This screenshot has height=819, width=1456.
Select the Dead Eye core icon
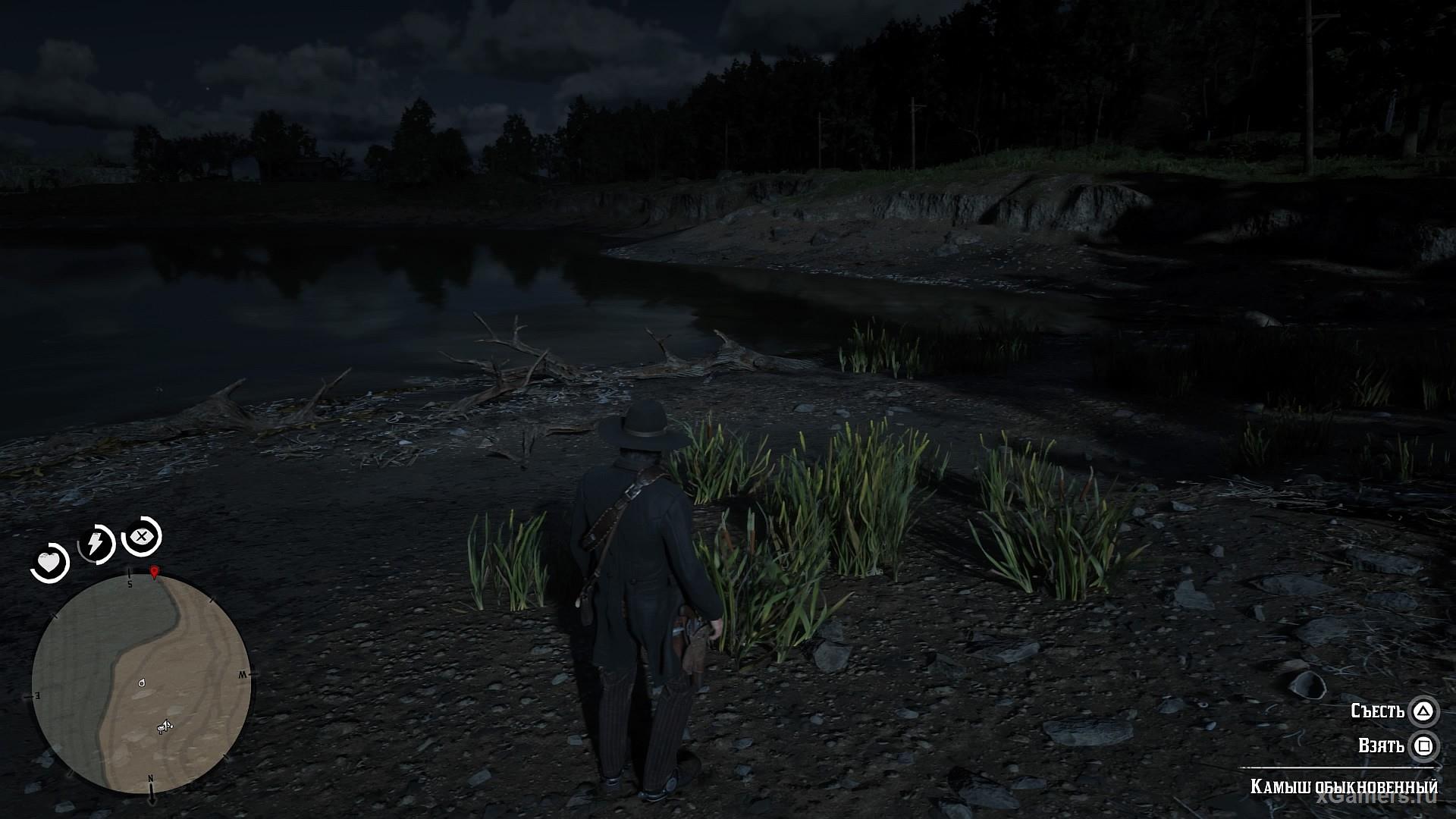(141, 537)
